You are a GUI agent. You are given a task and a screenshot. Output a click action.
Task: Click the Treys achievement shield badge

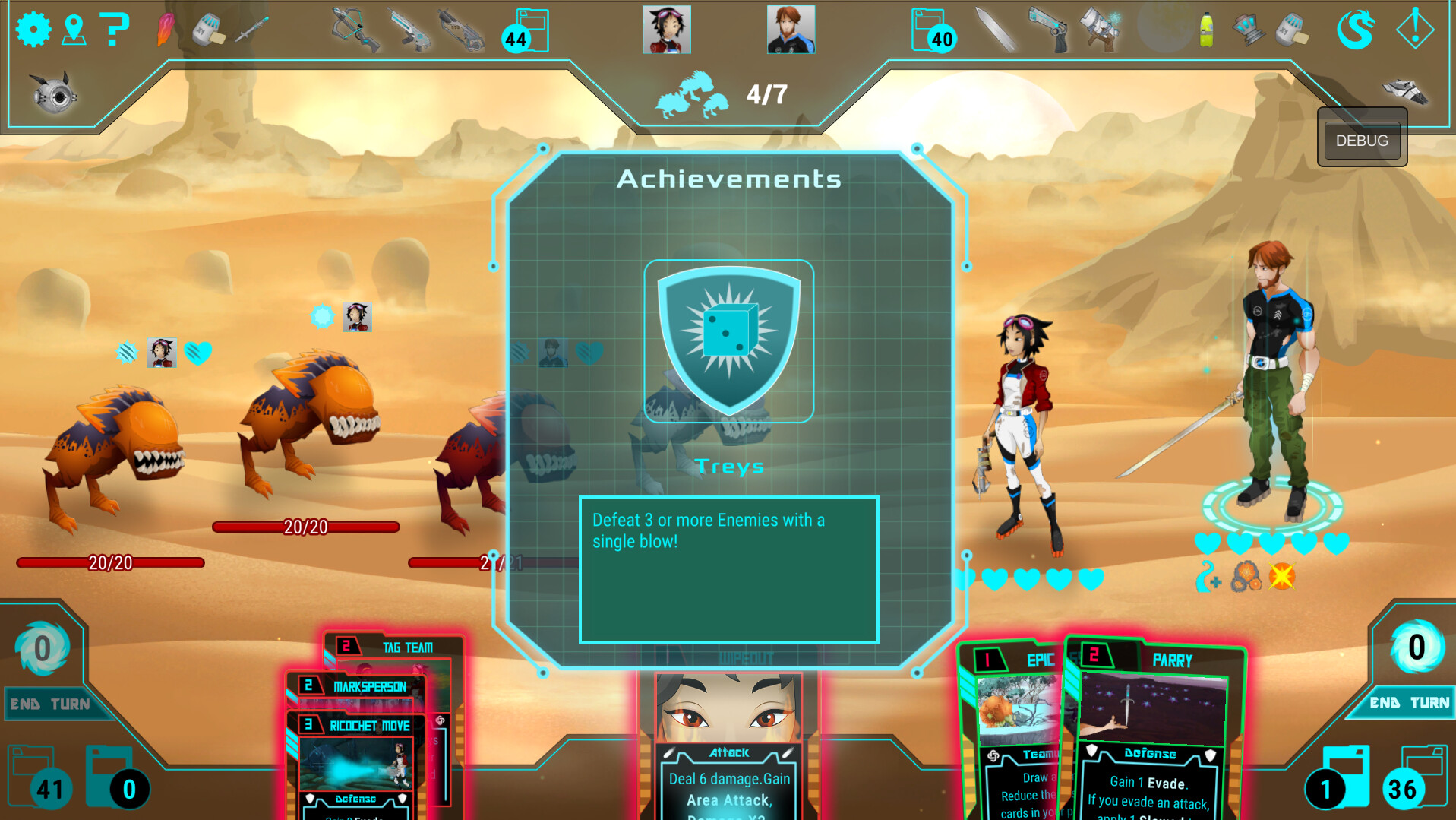tap(729, 340)
